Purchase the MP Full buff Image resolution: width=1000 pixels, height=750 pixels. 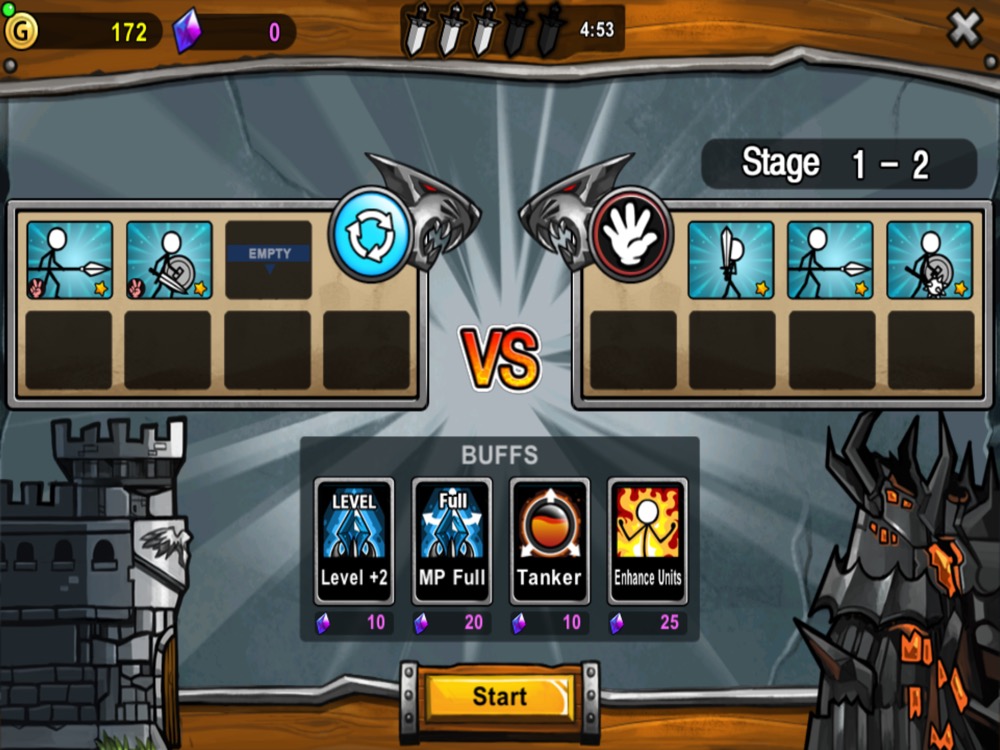coord(452,541)
